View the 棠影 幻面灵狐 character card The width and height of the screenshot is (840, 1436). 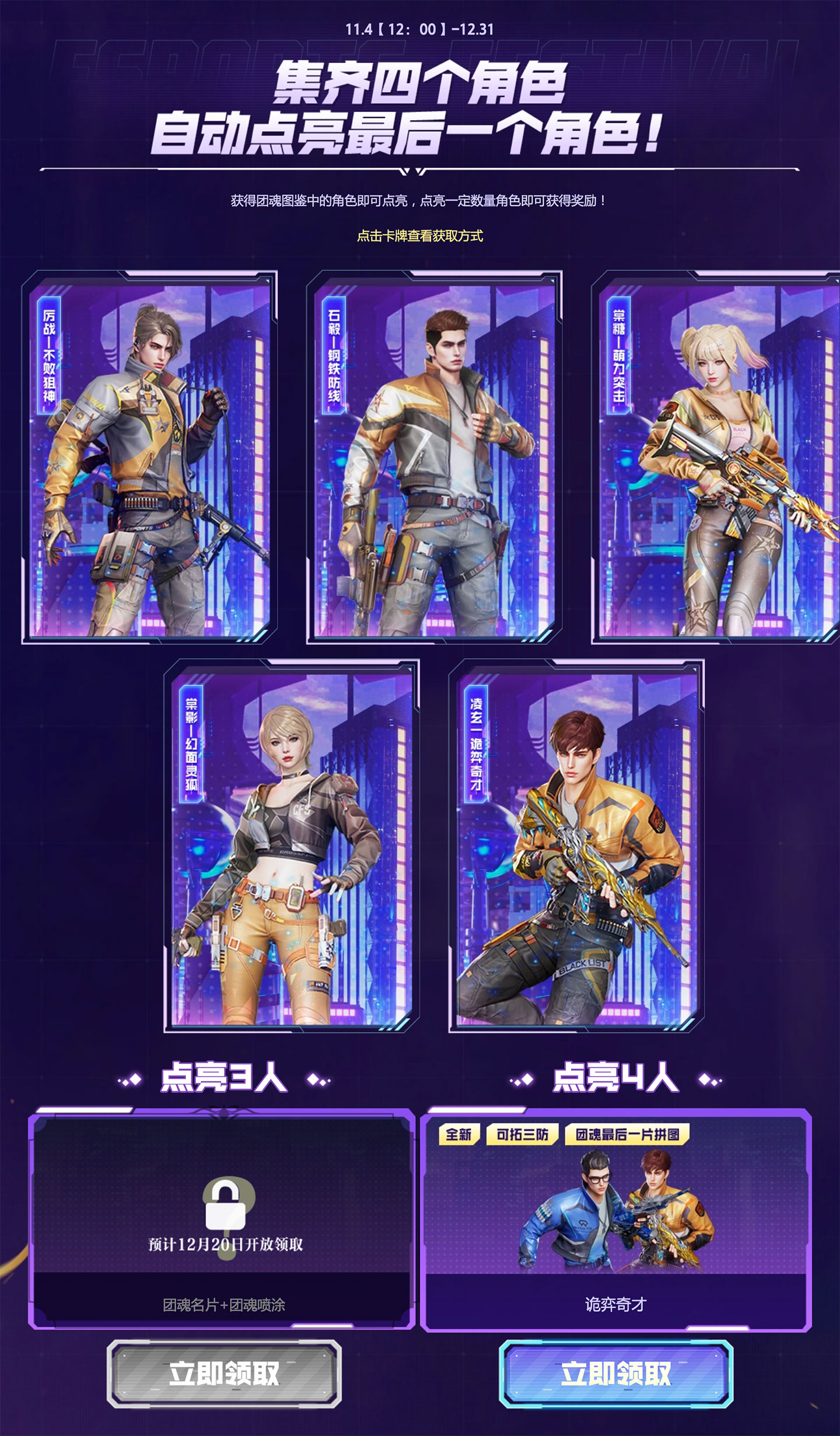[292, 846]
